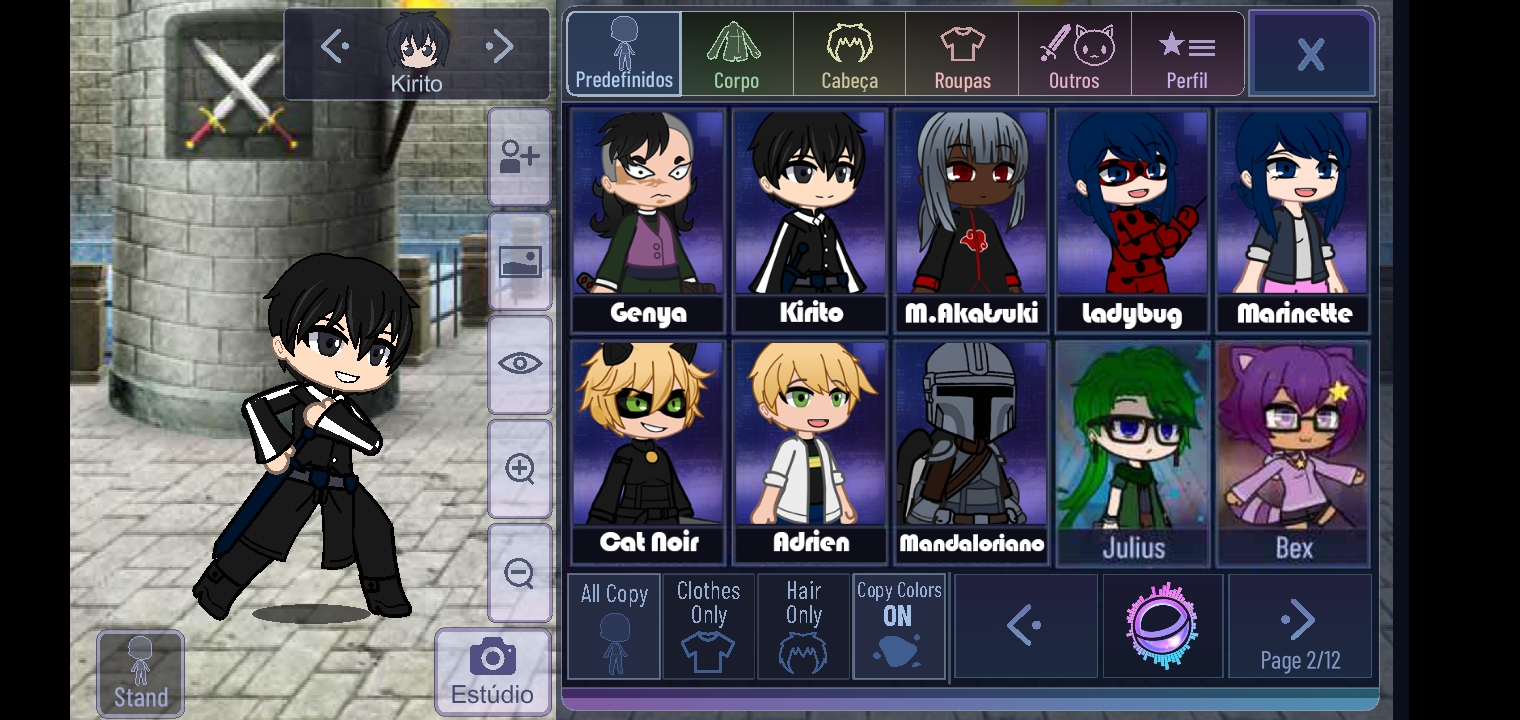Pick the Ladybug preset character
Viewport: 1520px width, 720px height.
1132,220
